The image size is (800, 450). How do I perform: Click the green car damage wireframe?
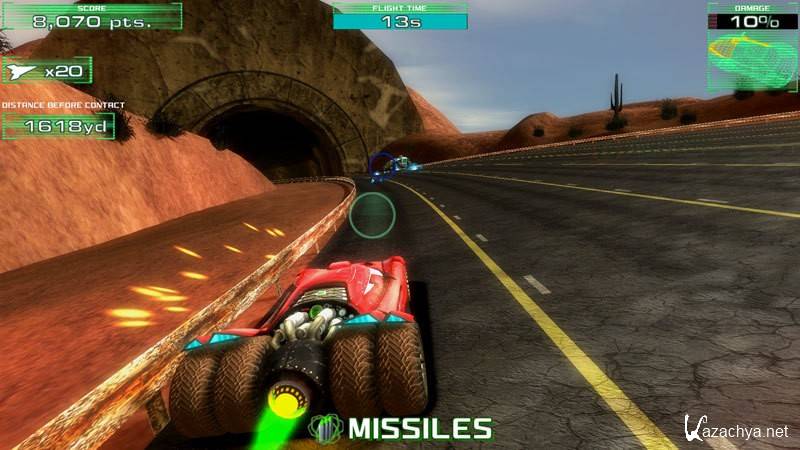(752, 58)
